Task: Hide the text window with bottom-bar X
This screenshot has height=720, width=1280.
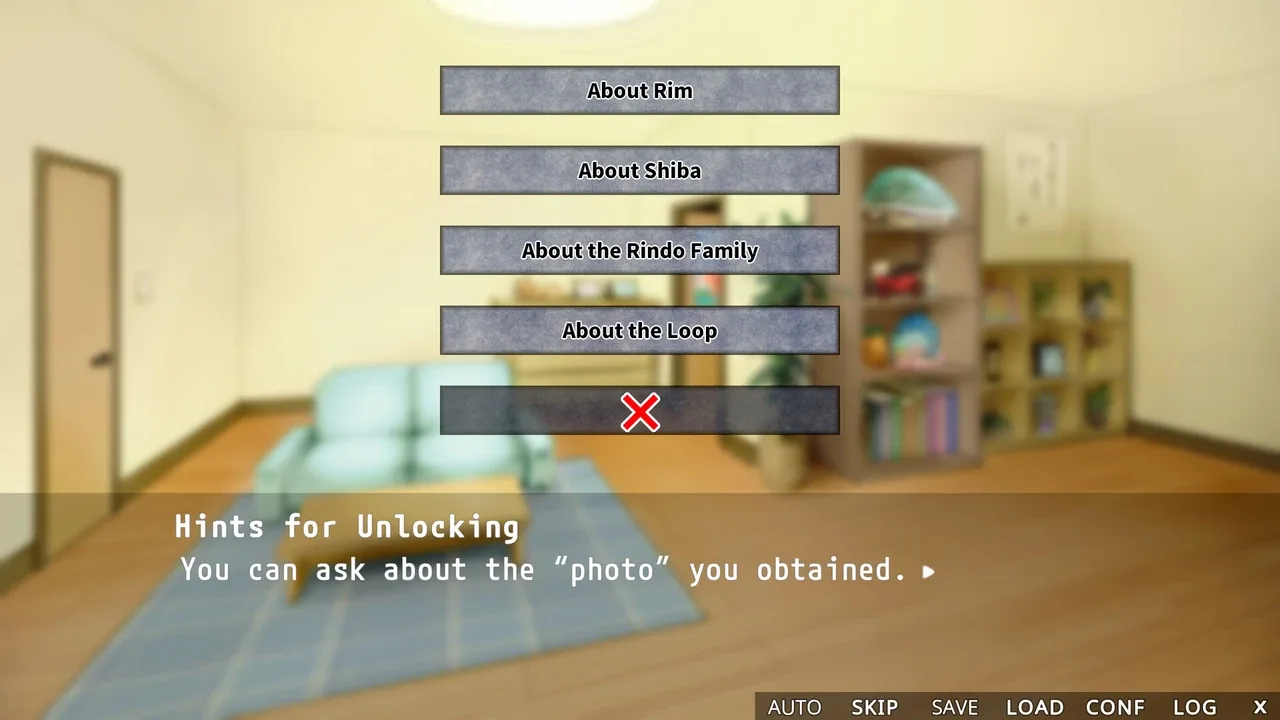Action: 1260,707
